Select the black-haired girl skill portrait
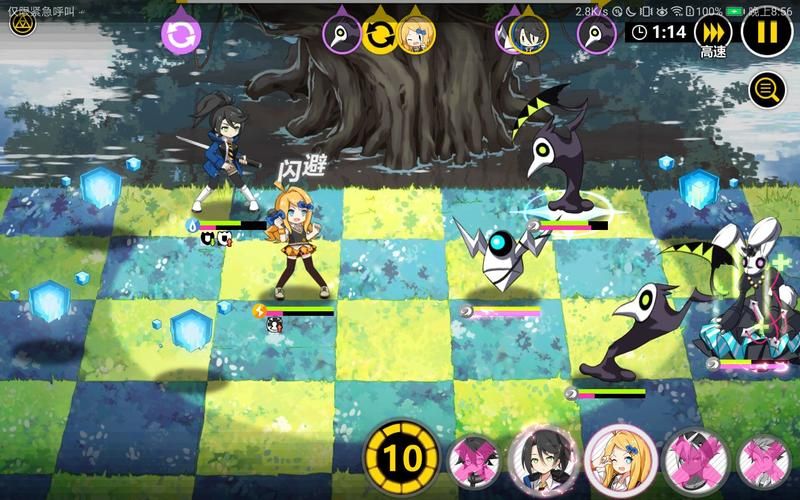 tap(543, 459)
